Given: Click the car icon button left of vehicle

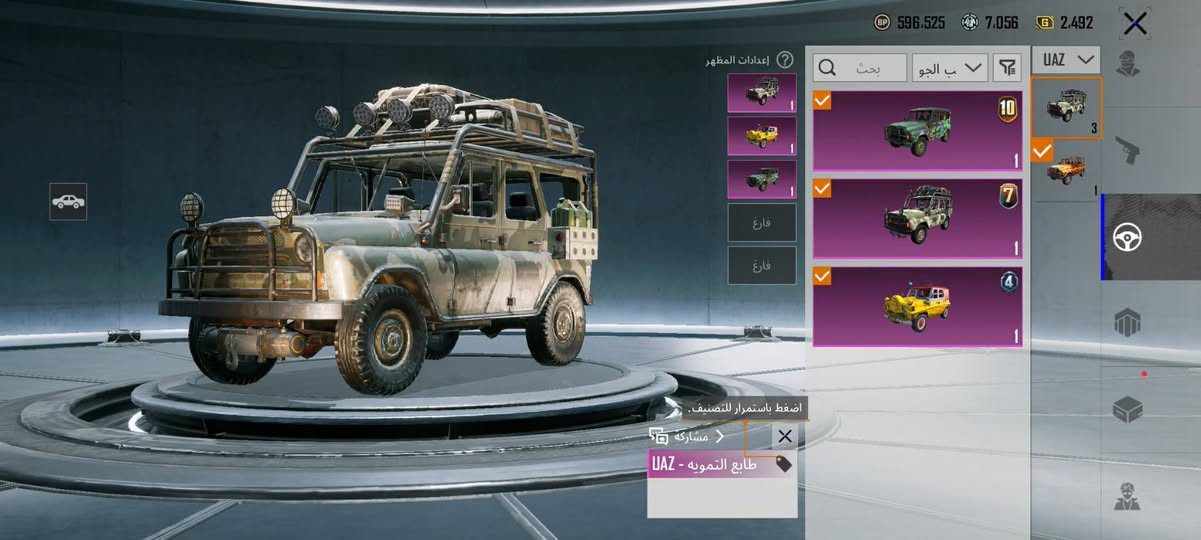Looking at the screenshot, I should [68, 202].
